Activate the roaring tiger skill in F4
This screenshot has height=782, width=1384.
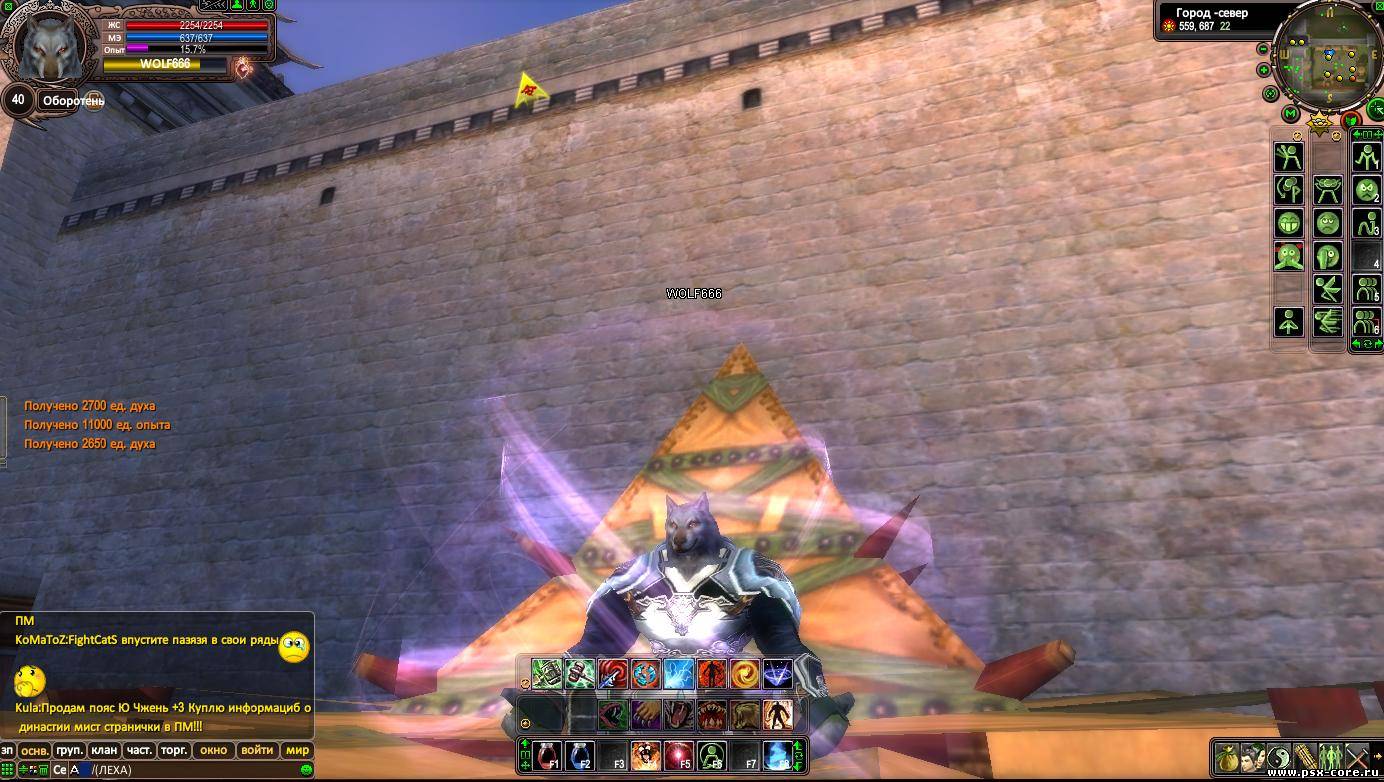click(x=646, y=755)
